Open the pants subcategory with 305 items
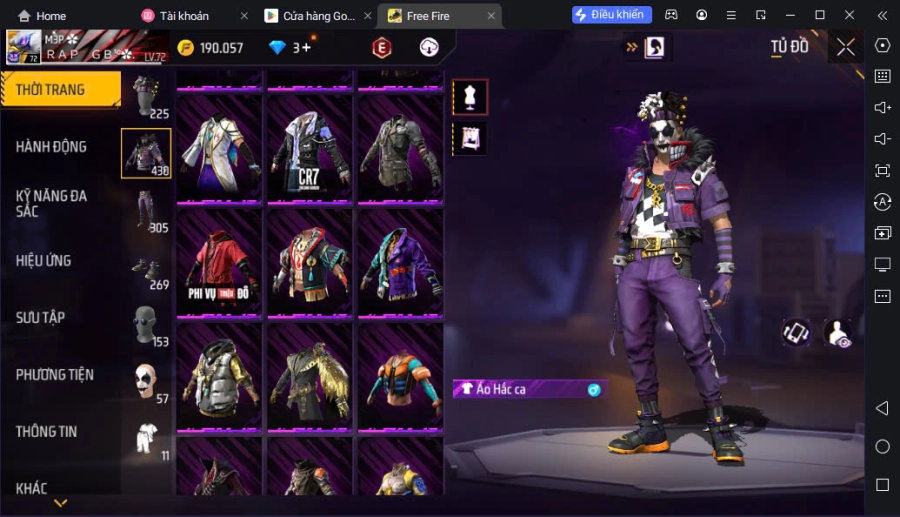The height and width of the screenshot is (517, 900). pos(147,210)
